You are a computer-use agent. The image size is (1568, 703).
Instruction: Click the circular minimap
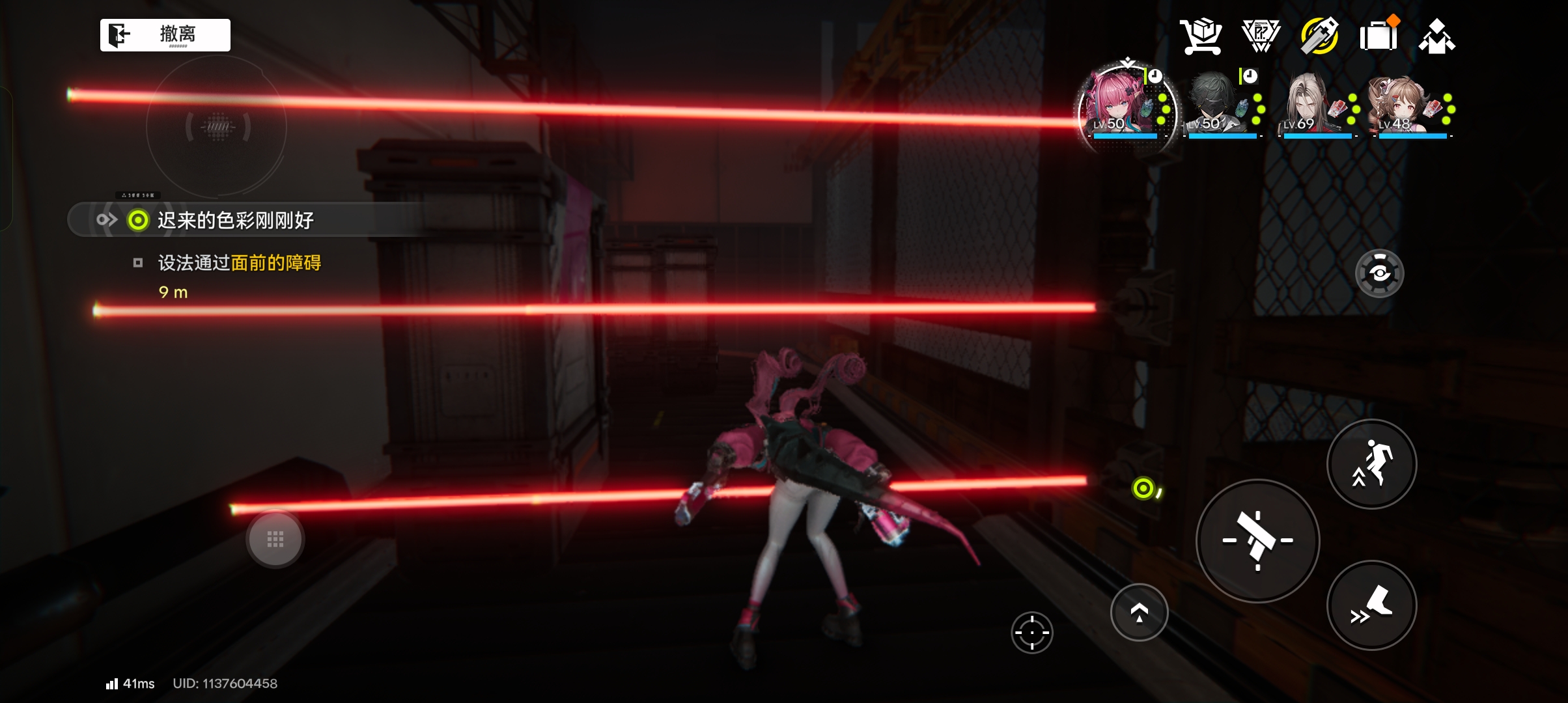[x=217, y=127]
